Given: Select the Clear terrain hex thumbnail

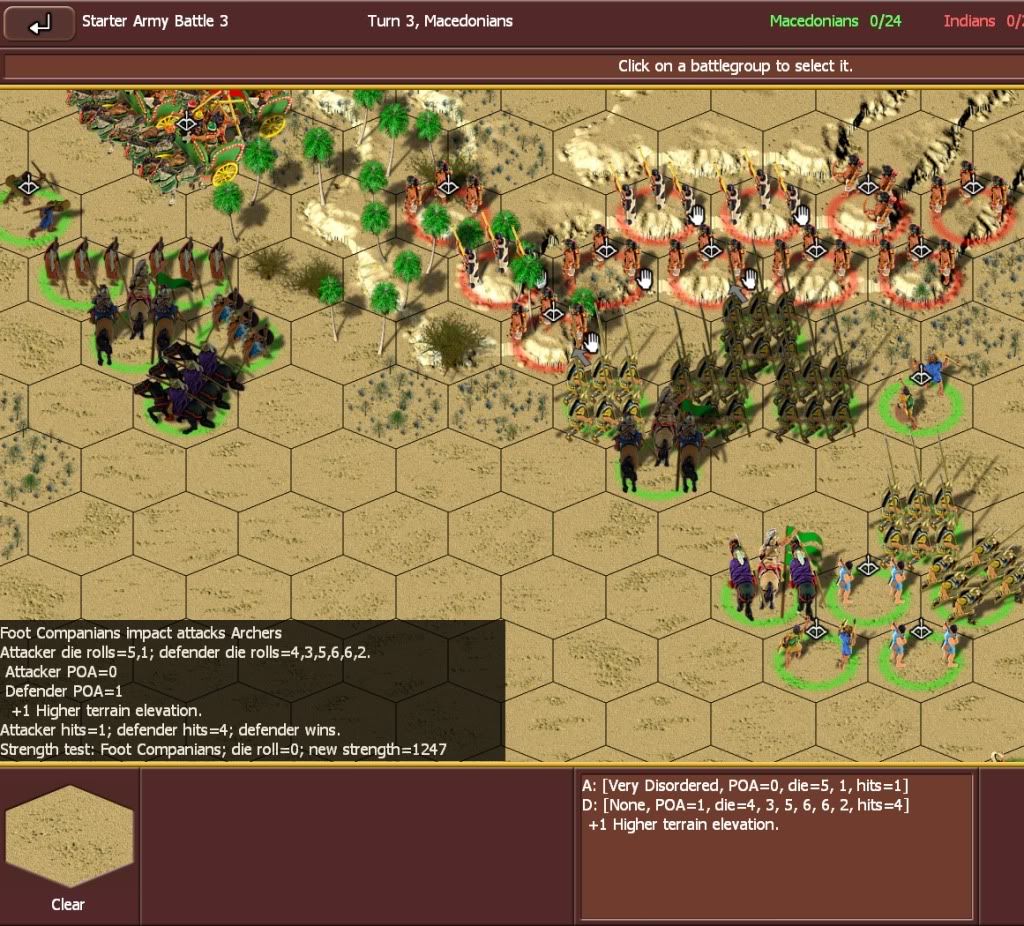Looking at the screenshot, I should tap(68, 837).
